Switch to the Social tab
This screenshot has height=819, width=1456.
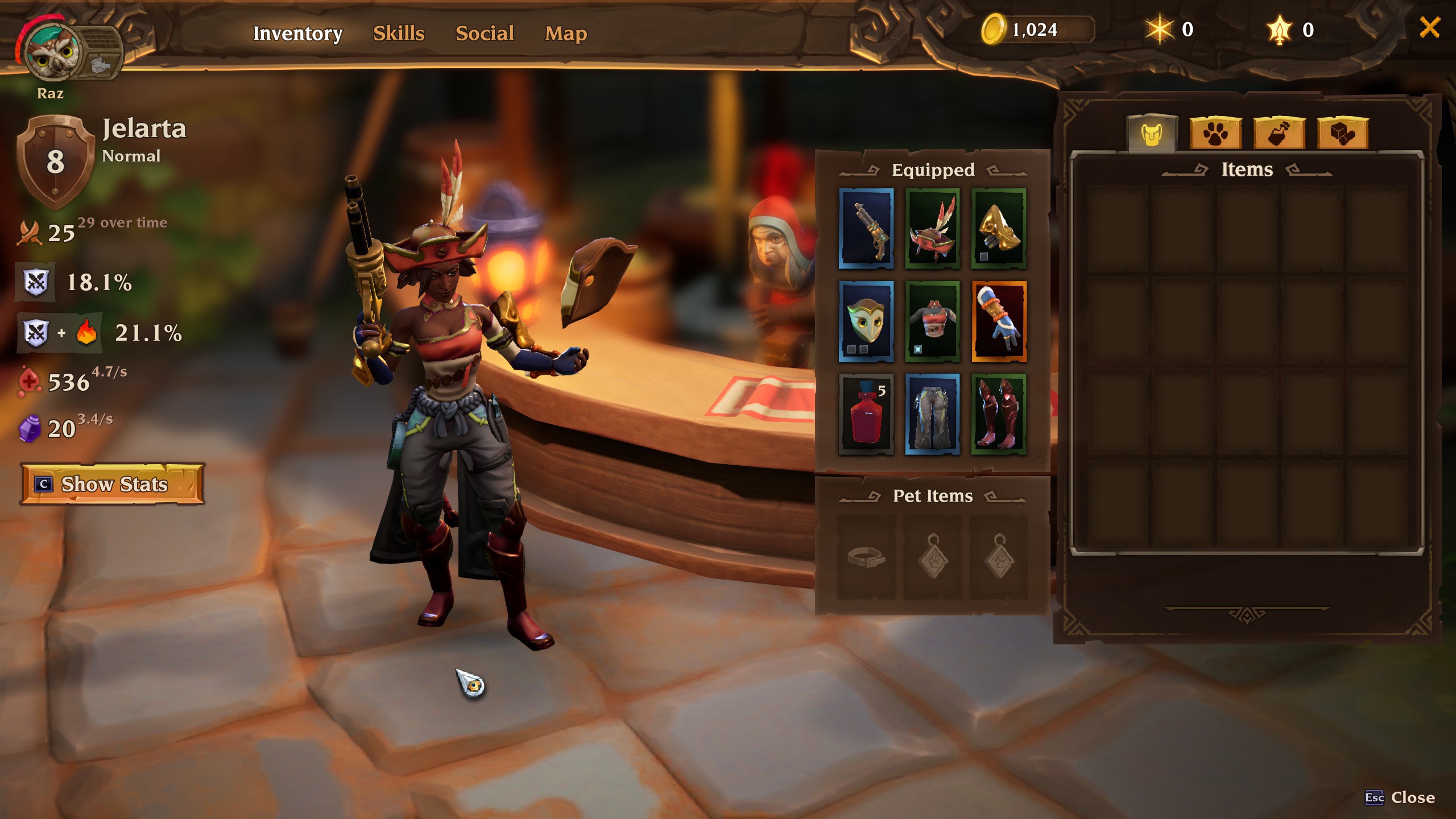pos(485,33)
